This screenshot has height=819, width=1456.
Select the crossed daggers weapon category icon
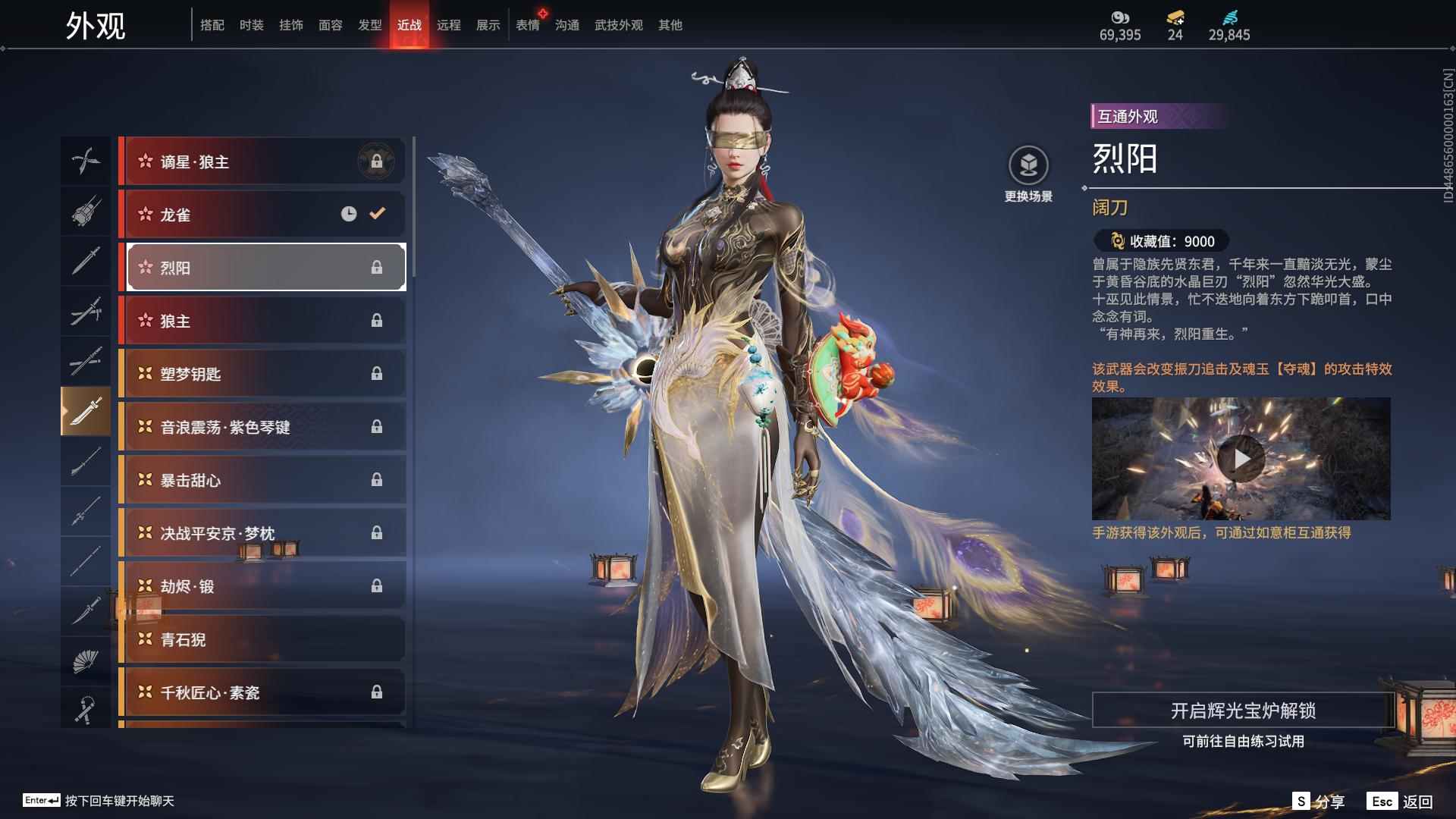(86, 160)
